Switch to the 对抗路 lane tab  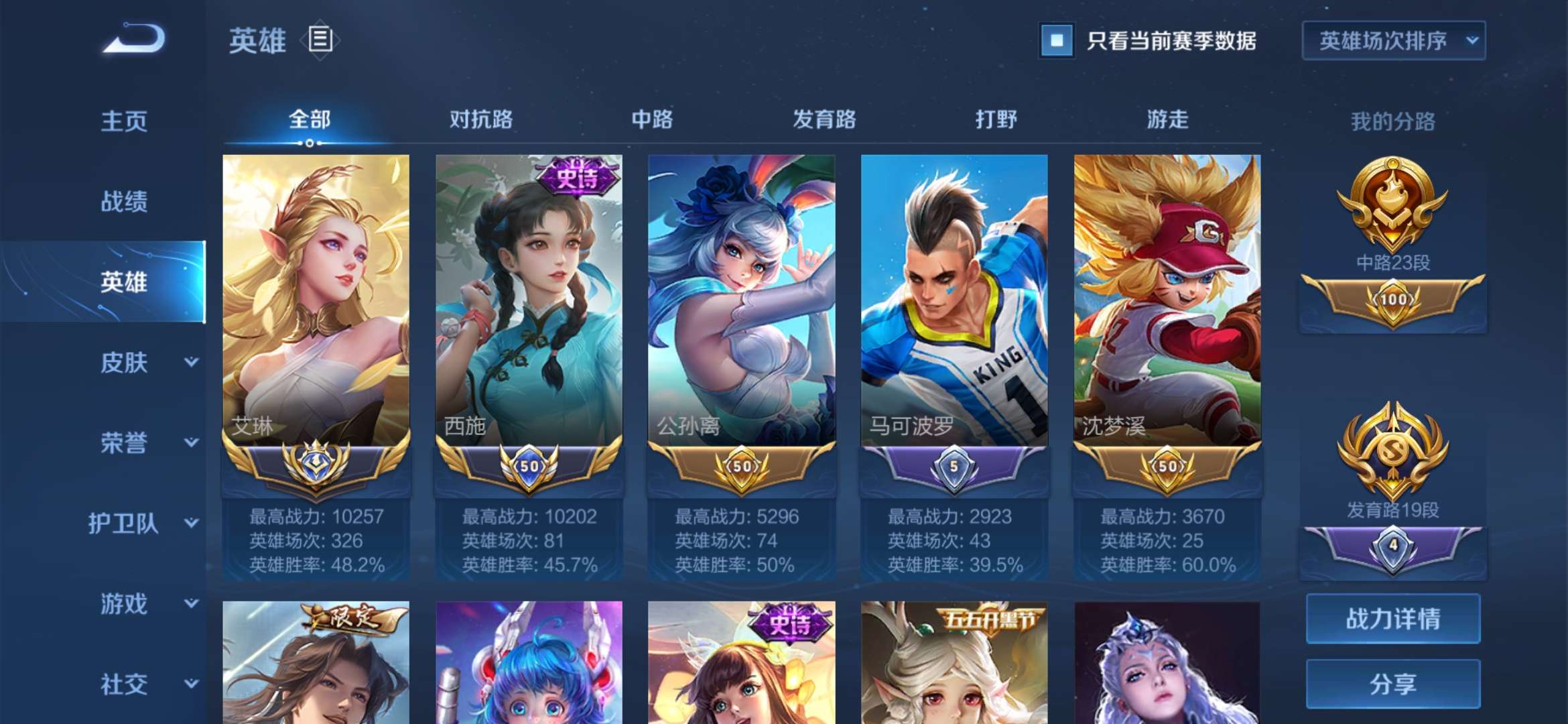point(482,119)
